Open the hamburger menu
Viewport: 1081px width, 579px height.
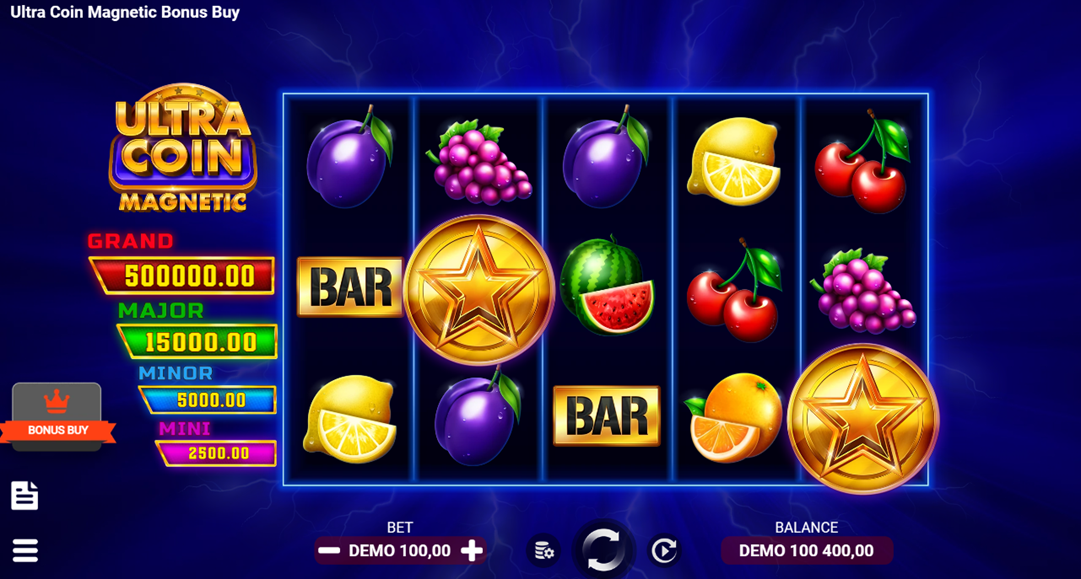click(25, 550)
